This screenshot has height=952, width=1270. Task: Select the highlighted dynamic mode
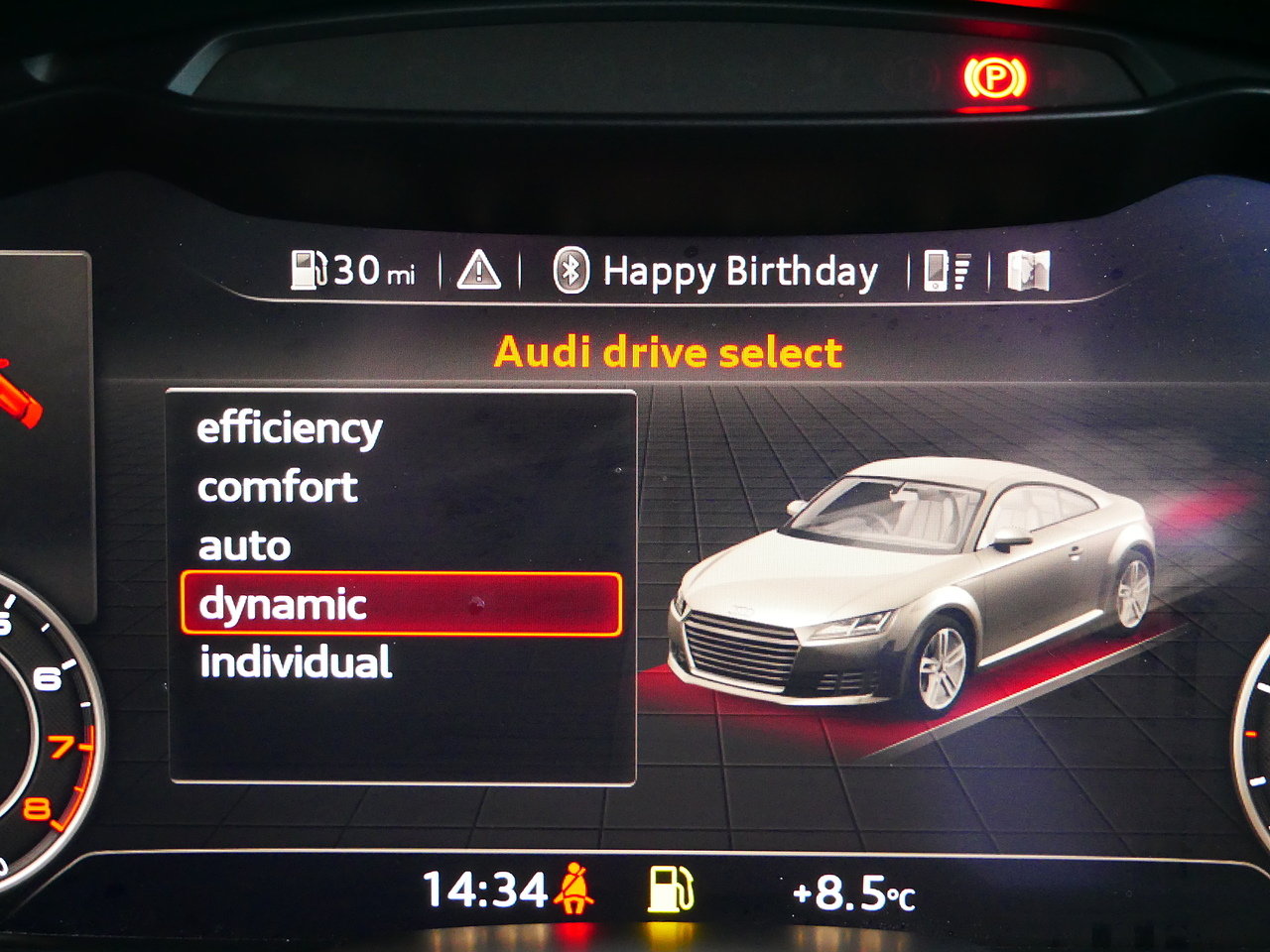pyautogui.click(x=401, y=604)
